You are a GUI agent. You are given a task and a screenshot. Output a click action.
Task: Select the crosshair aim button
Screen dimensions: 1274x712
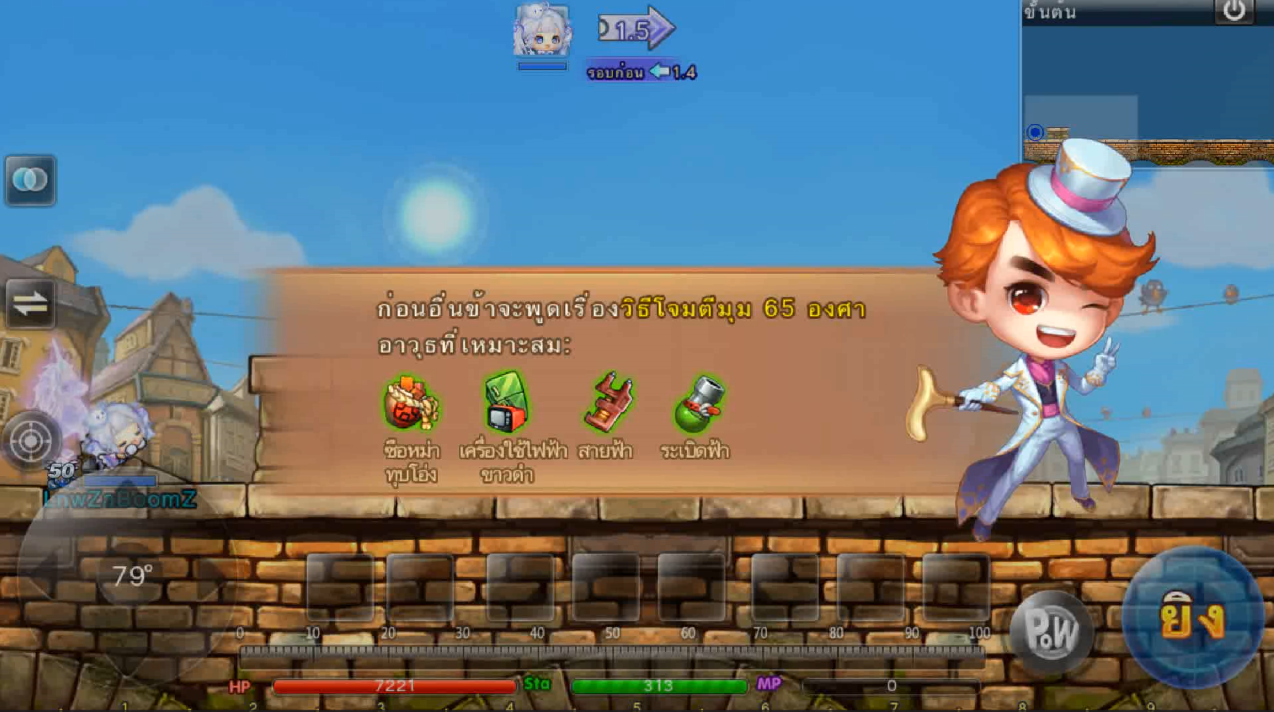point(31,440)
